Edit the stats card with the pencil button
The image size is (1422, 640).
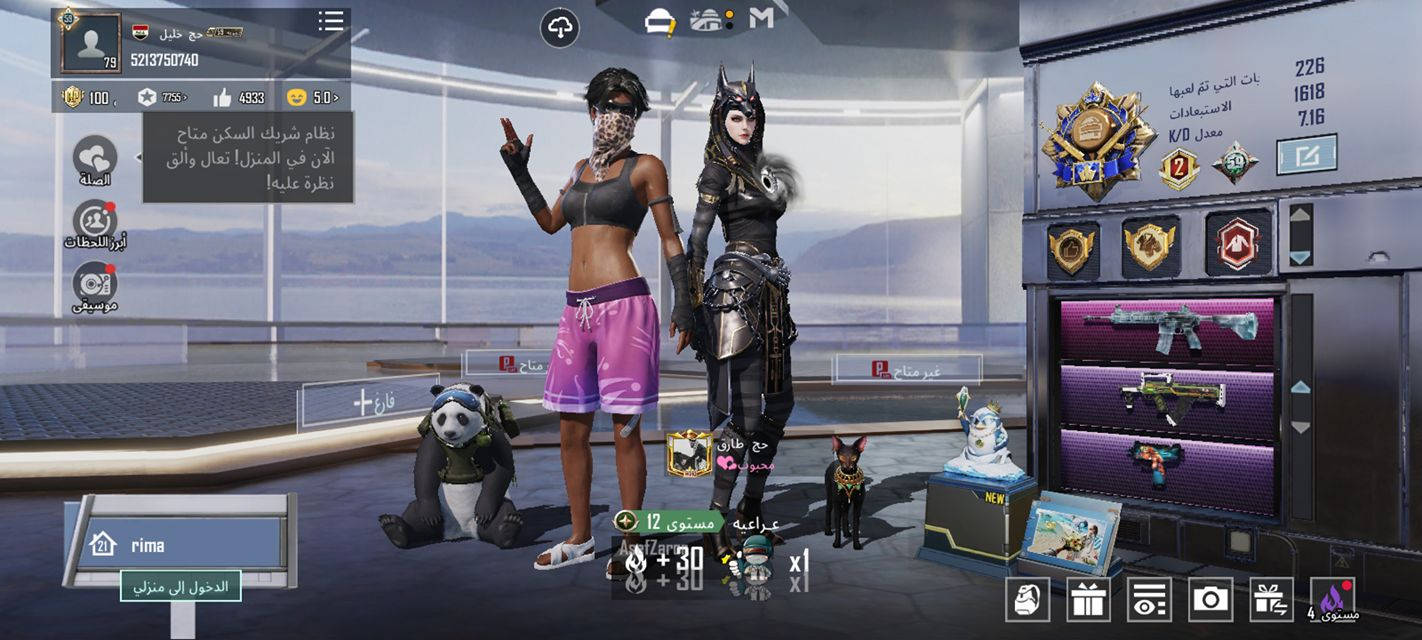pyautogui.click(x=1306, y=155)
